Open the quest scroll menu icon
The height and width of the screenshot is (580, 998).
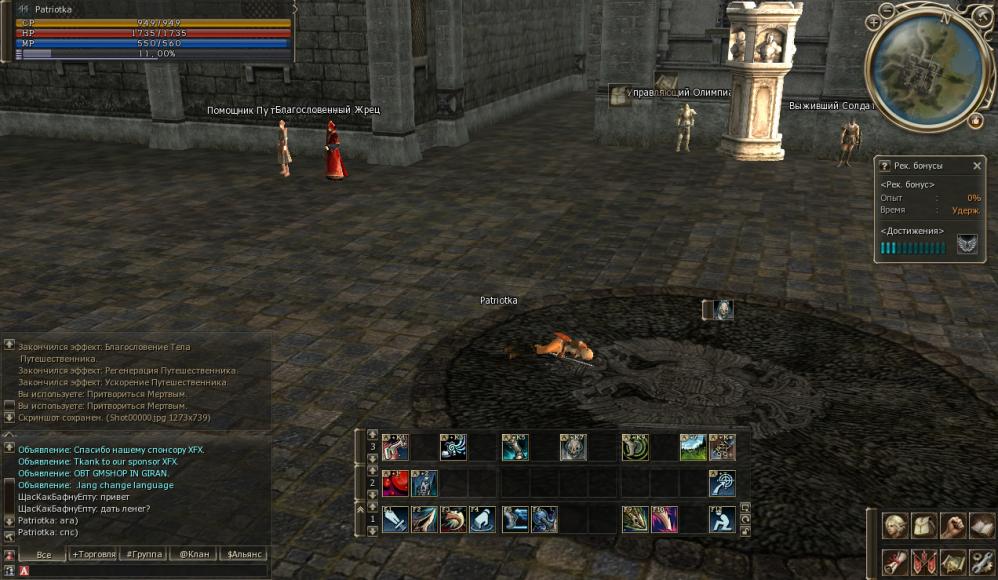(895, 561)
